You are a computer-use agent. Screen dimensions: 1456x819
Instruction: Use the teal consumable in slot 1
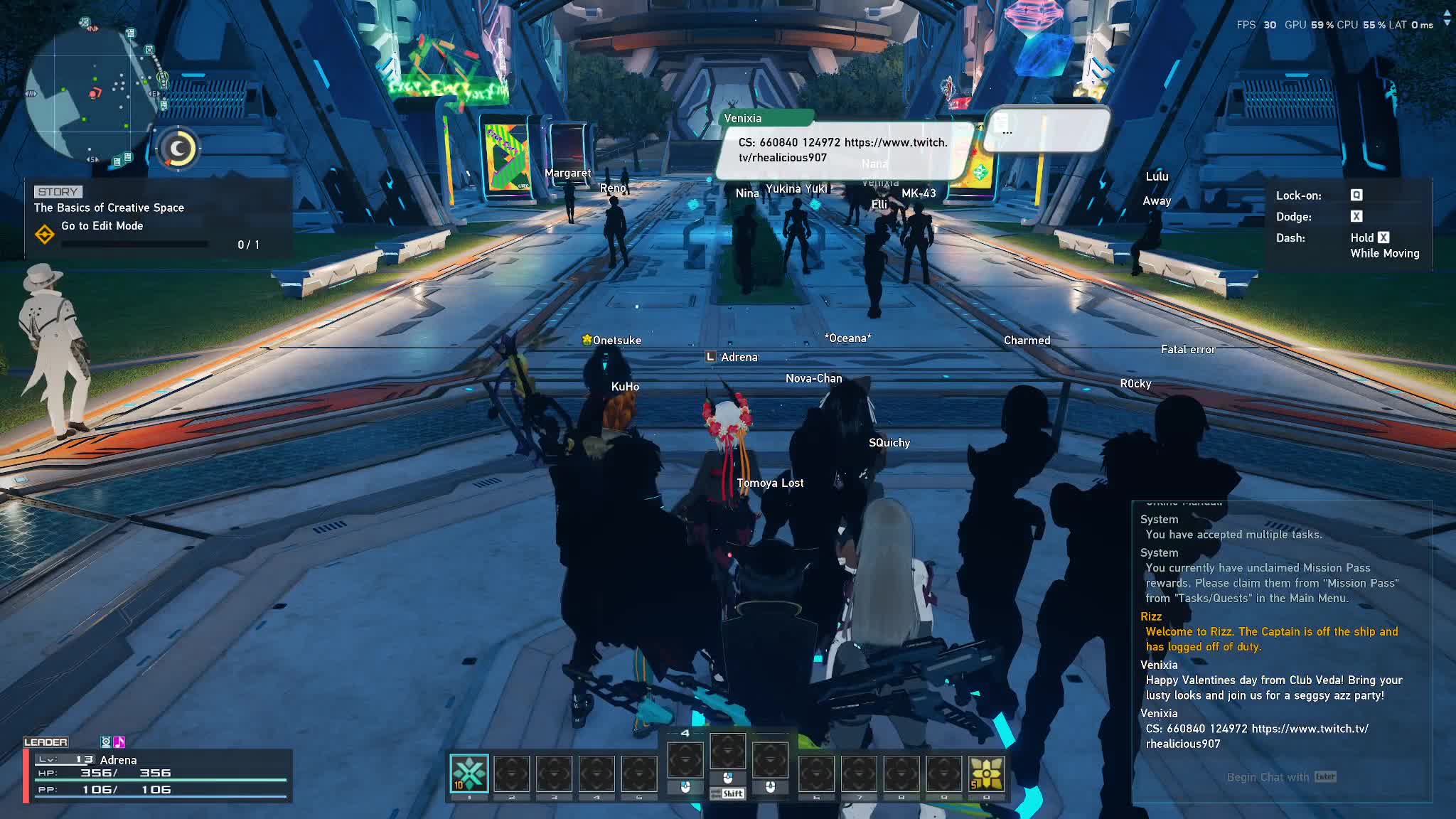tap(469, 773)
